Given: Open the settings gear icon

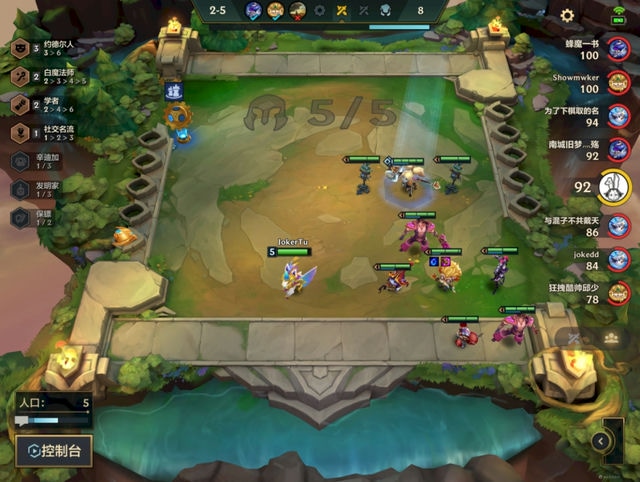Looking at the screenshot, I should click(567, 15).
